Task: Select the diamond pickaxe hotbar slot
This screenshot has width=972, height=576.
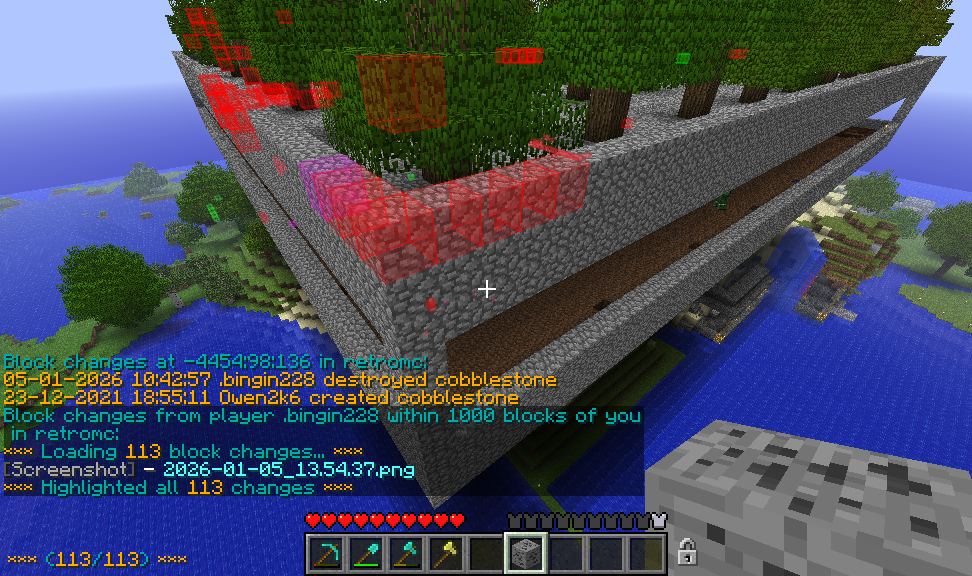Action: 325,553
